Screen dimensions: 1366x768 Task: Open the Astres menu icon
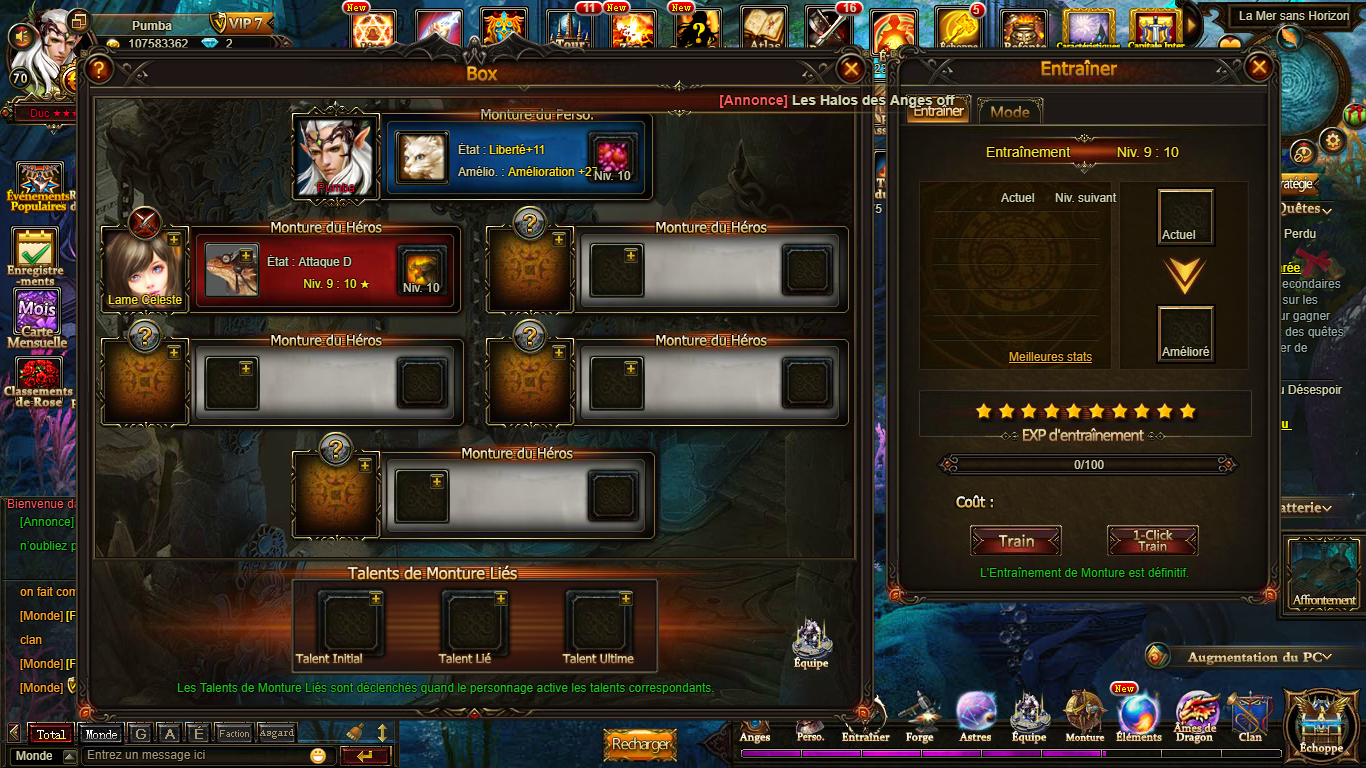tap(975, 716)
